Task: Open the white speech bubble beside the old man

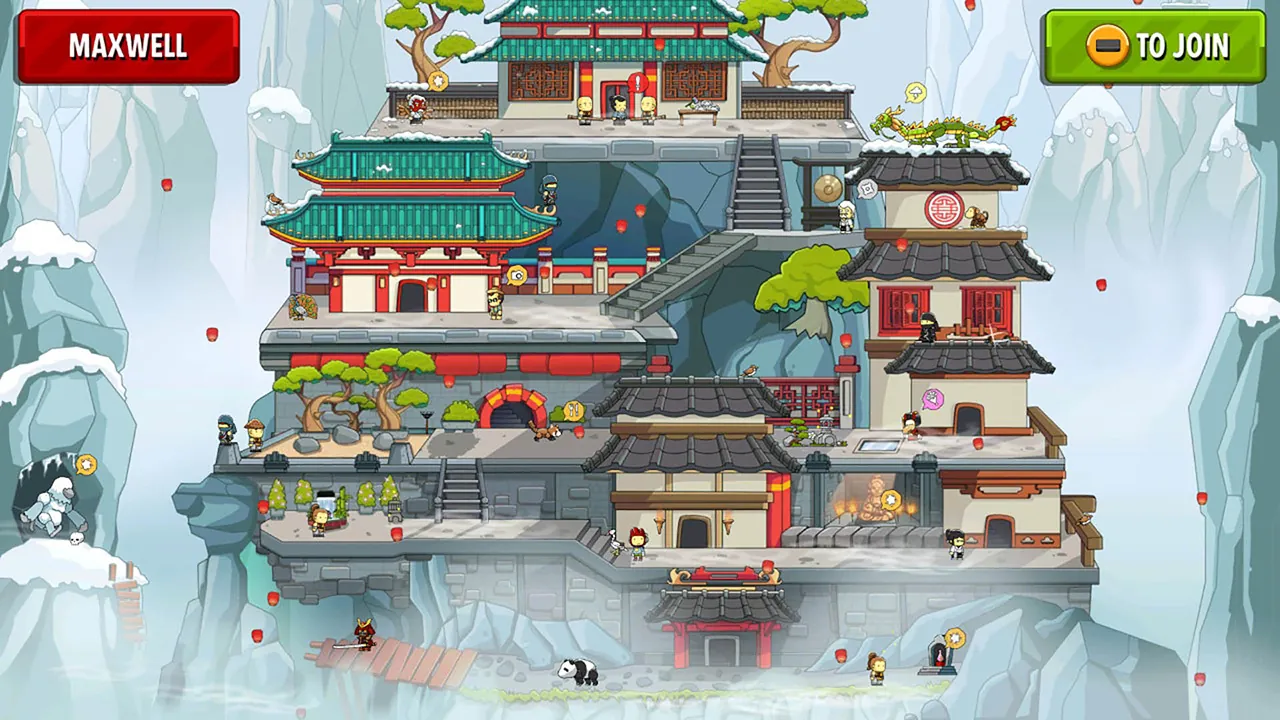Action: tap(866, 188)
